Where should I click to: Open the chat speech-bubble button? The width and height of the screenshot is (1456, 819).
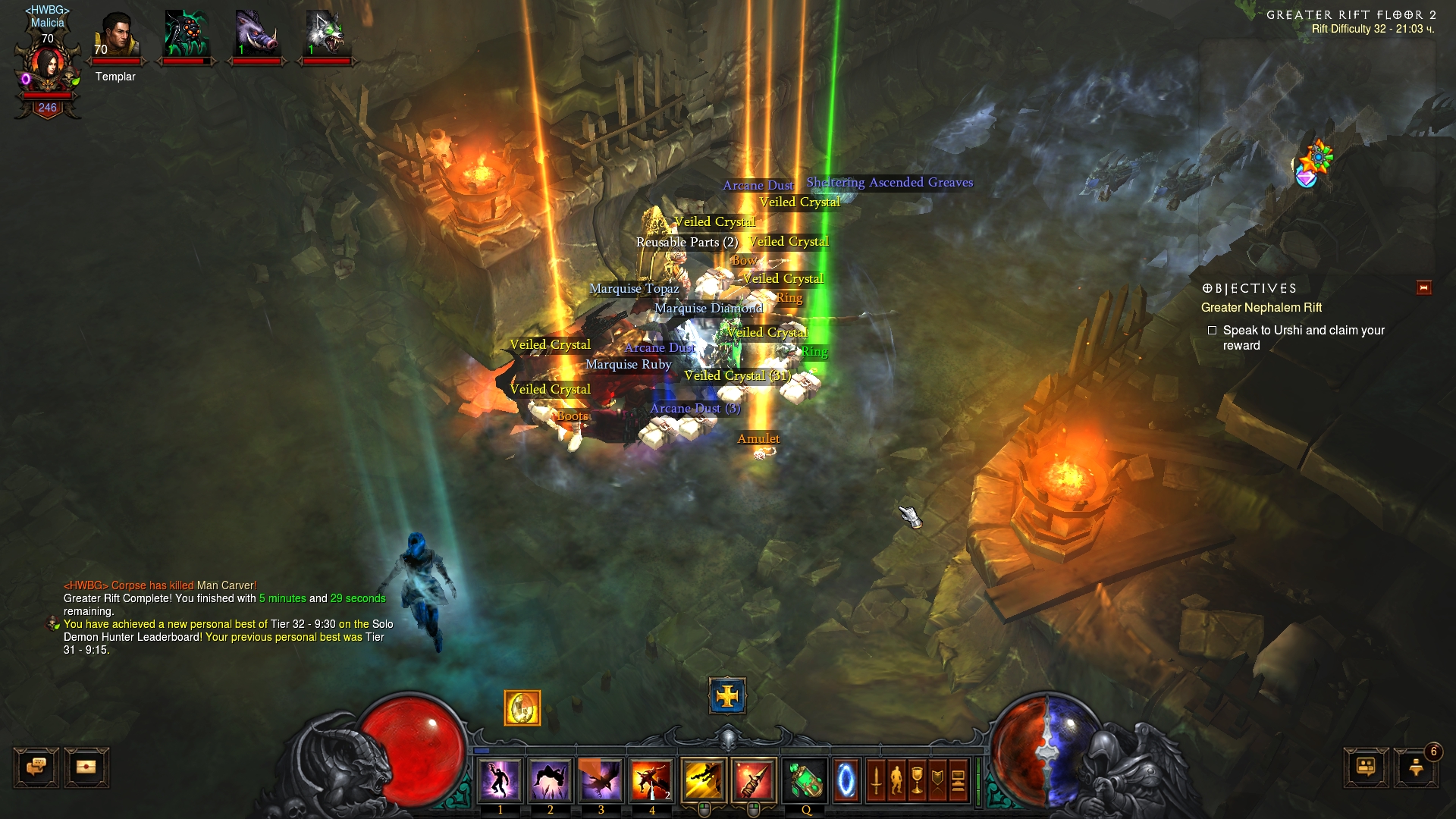coord(36,767)
